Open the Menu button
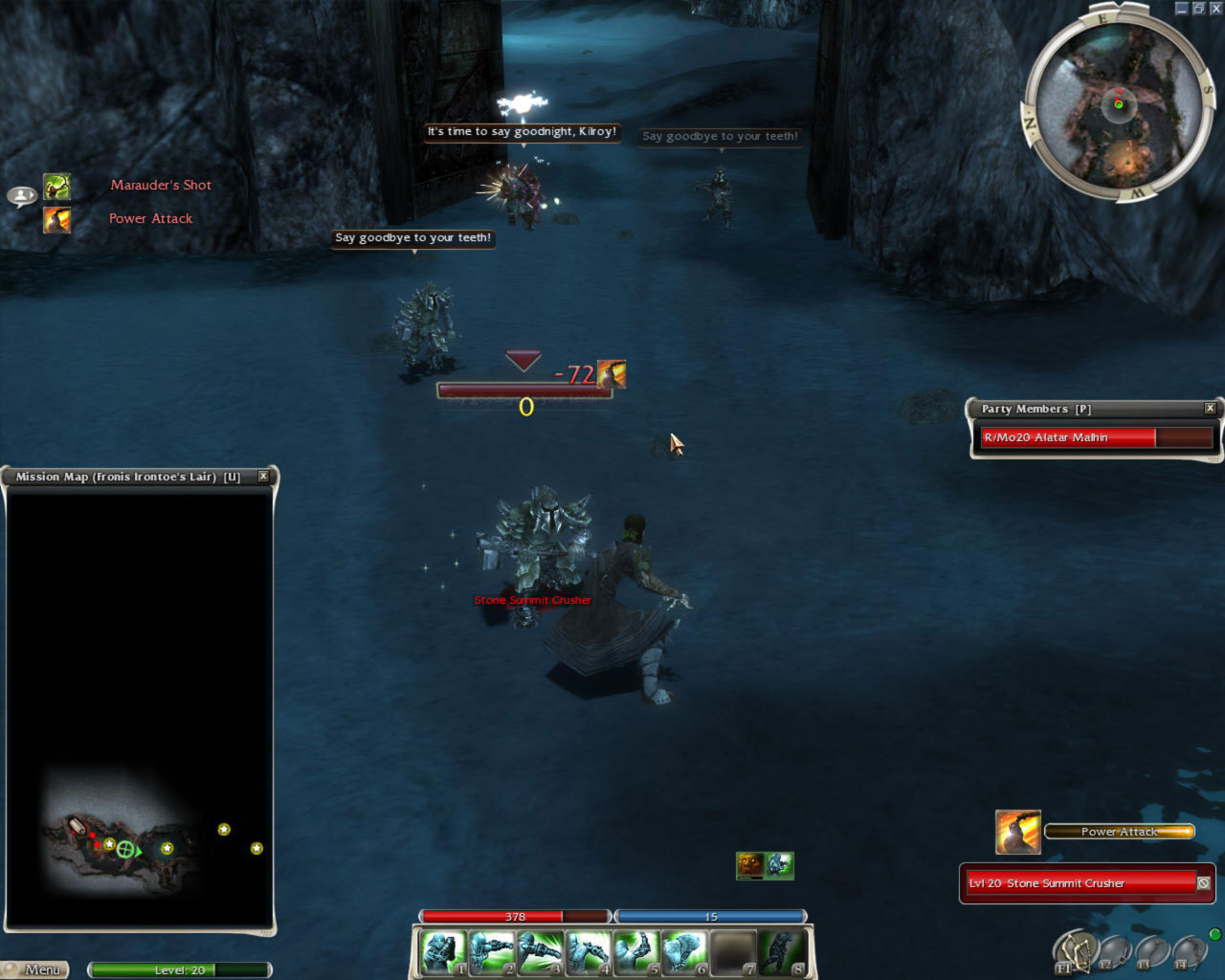 point(36,969)
